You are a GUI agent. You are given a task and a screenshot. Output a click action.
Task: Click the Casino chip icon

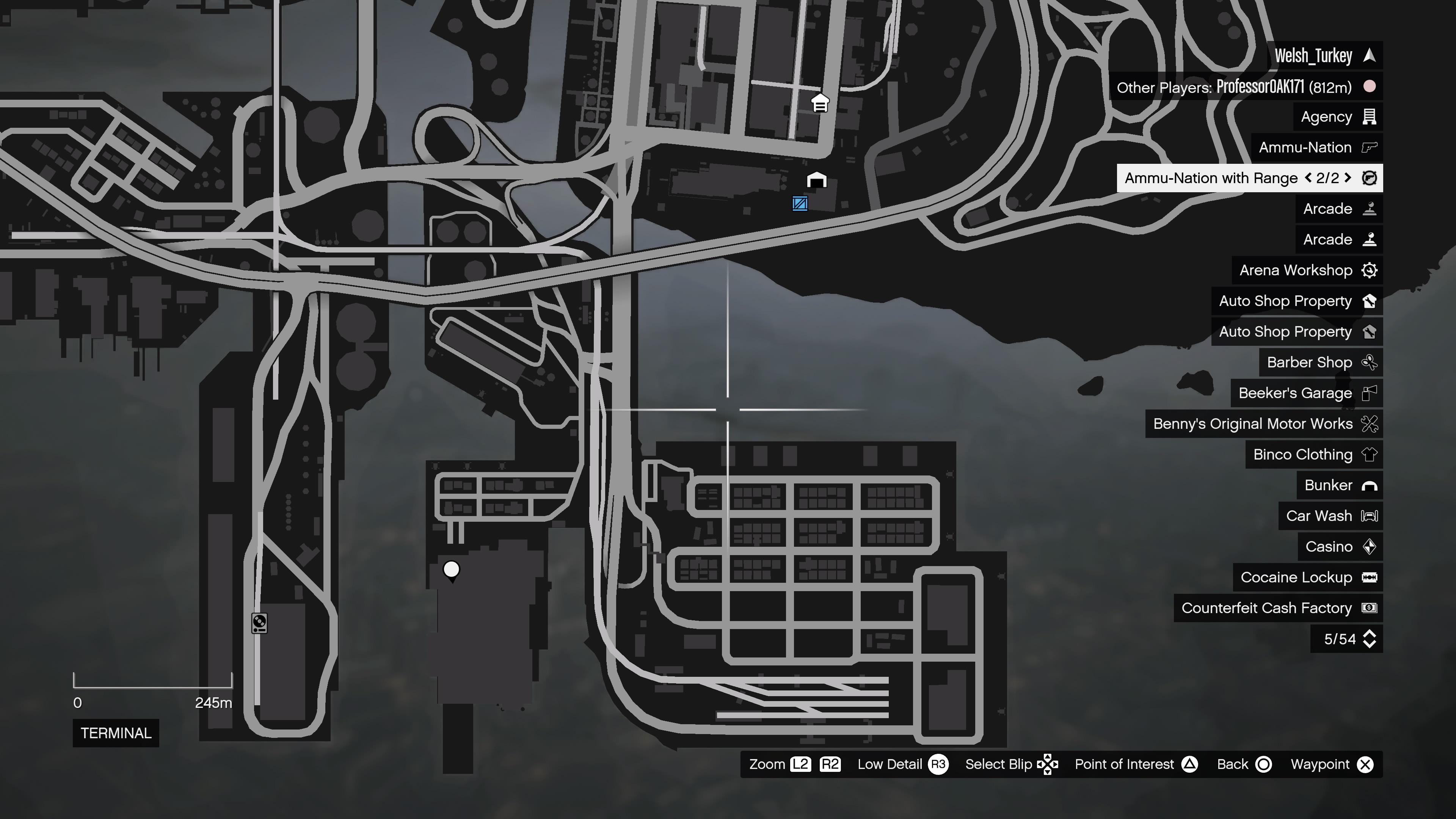[x=1370, y=546]
